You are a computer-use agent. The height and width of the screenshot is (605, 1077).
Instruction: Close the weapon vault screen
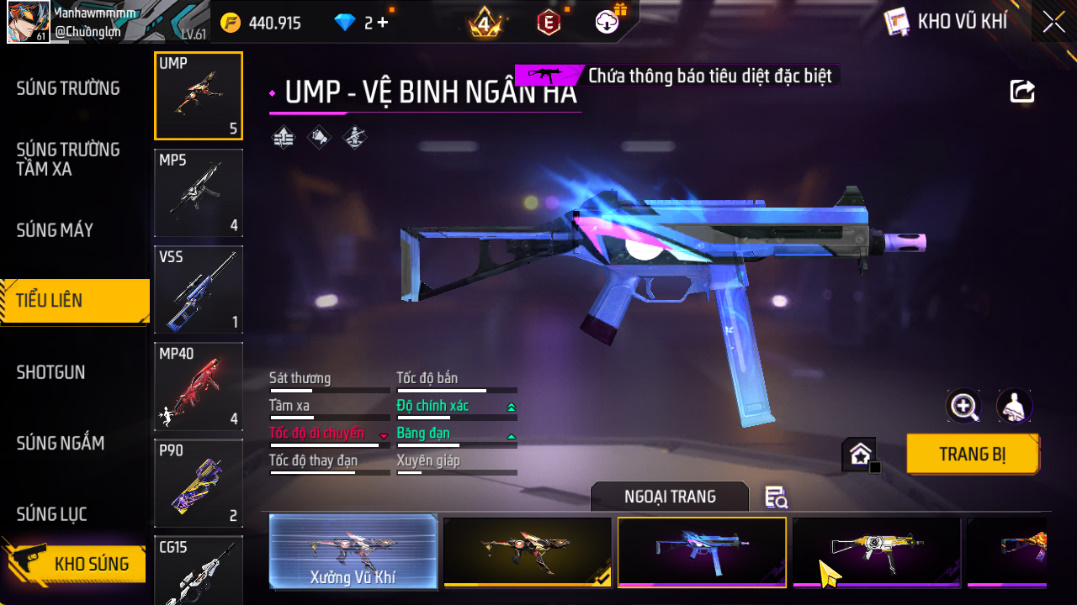click(x=1053, y=22)
